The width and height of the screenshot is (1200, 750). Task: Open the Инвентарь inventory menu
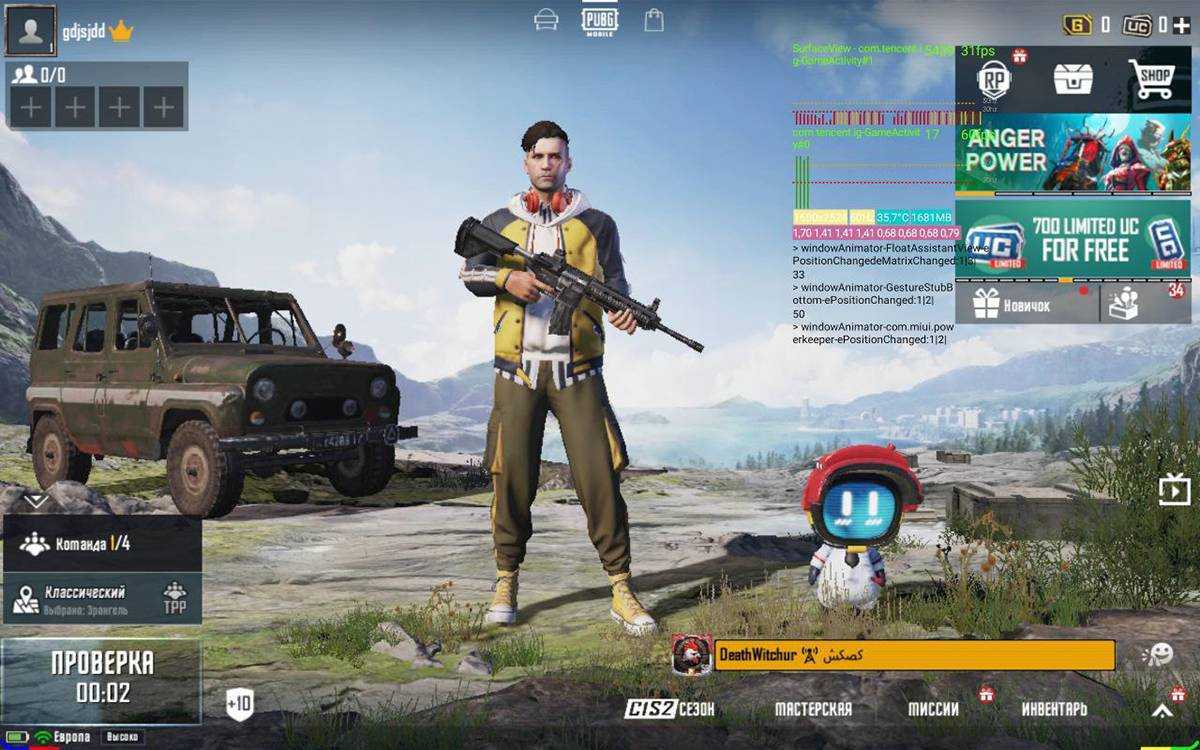tap(1054, 709)
